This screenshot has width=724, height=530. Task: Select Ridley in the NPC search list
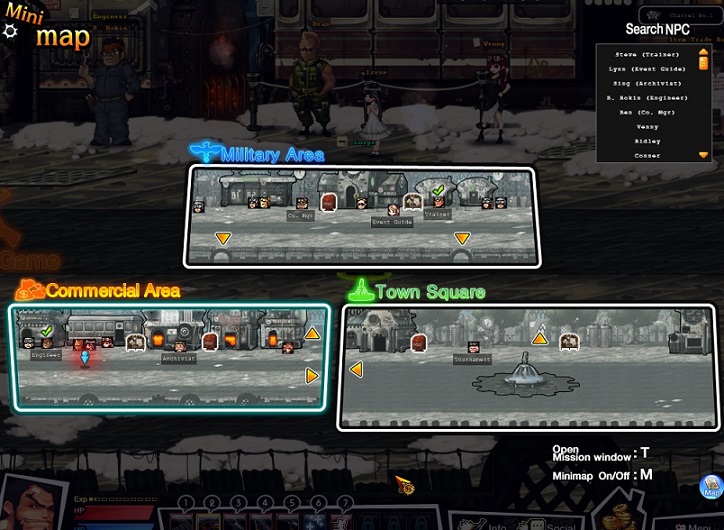pos(647,140)
